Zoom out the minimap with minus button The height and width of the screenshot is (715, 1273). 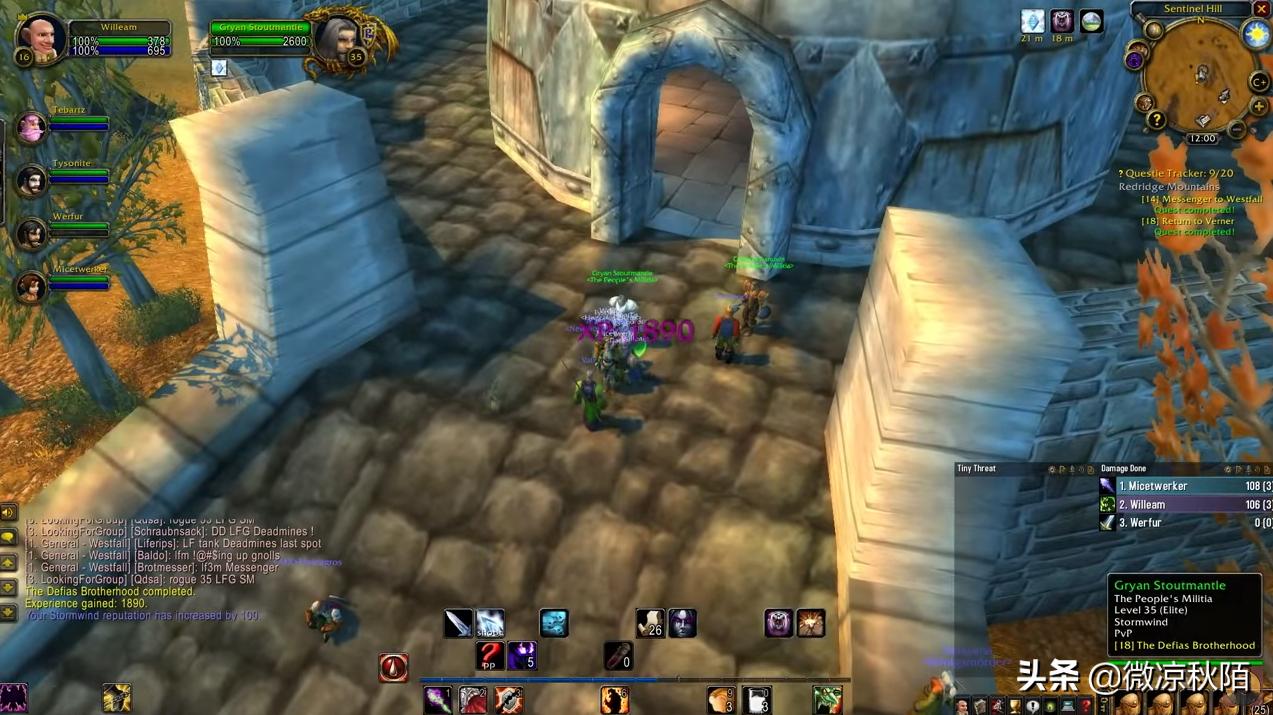point(1238,129)
